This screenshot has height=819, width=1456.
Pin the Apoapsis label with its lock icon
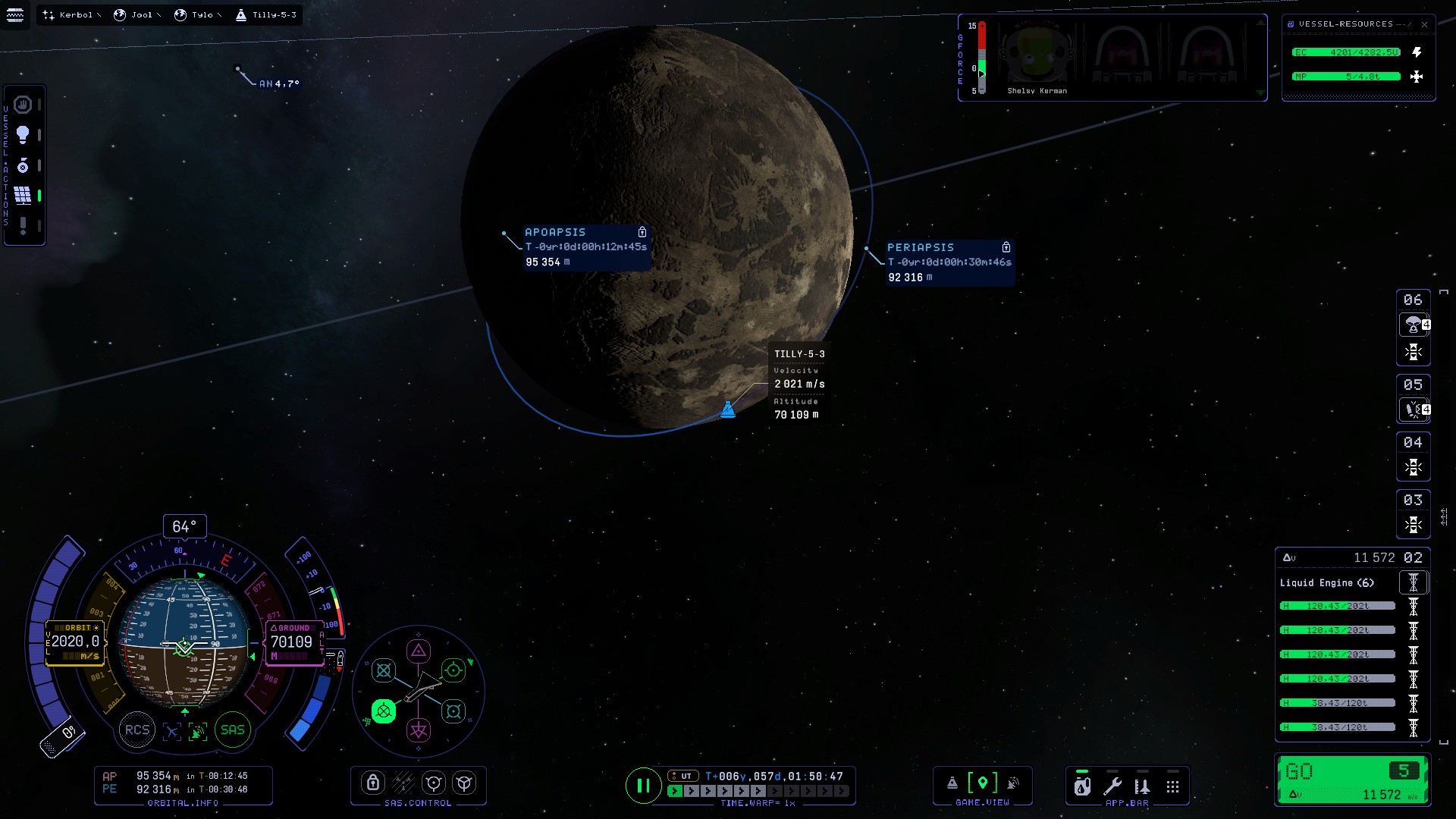click(642, 232)
